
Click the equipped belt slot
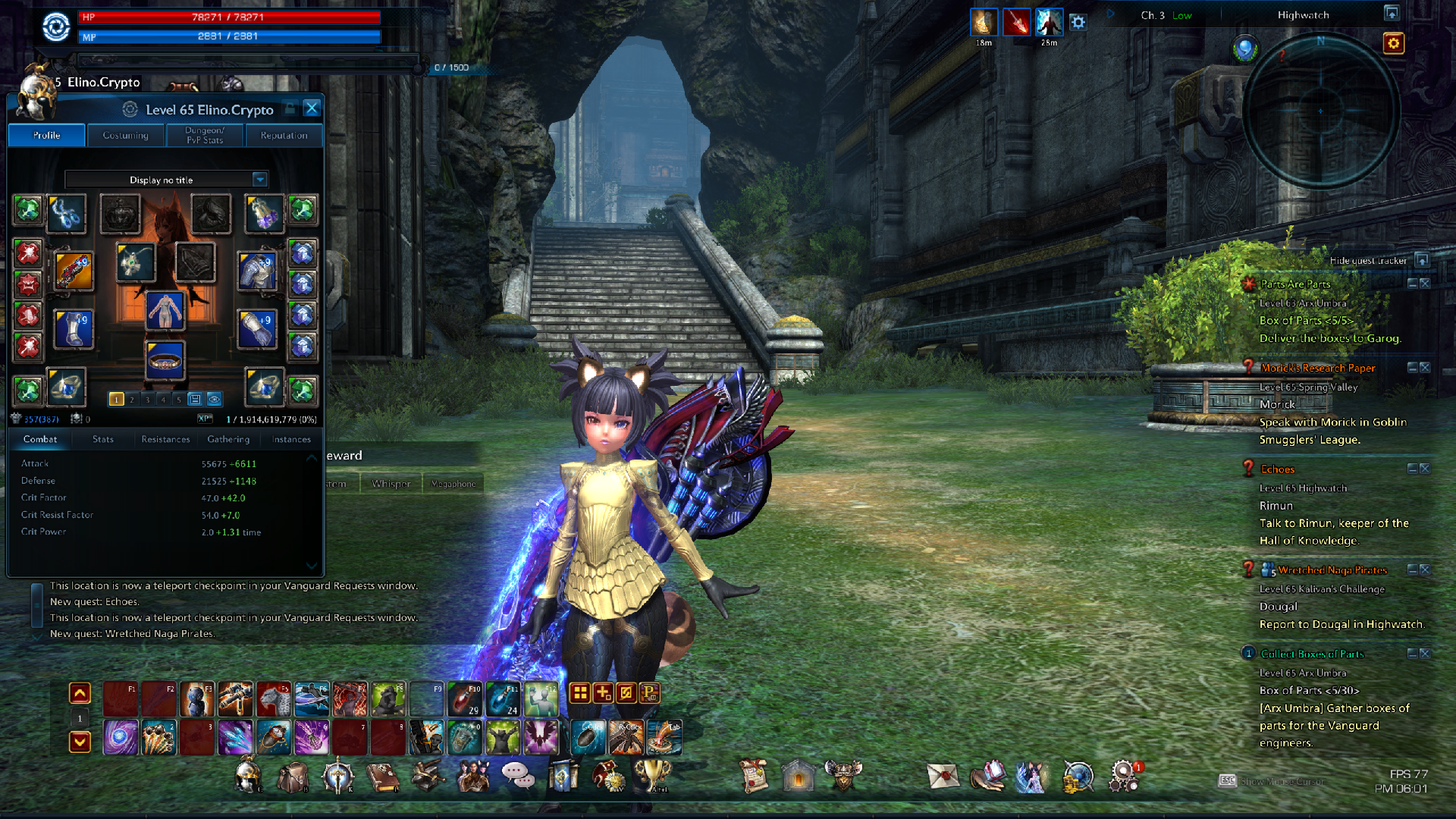tap(165, 361)
